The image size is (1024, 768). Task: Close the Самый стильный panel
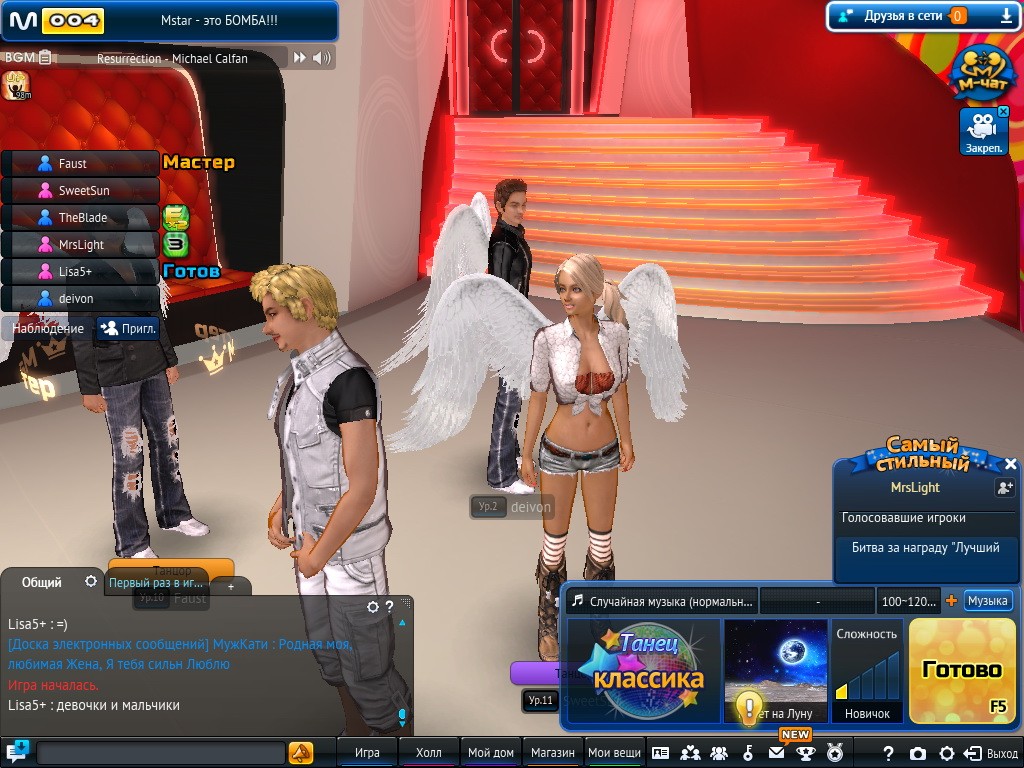point(1011,464)
